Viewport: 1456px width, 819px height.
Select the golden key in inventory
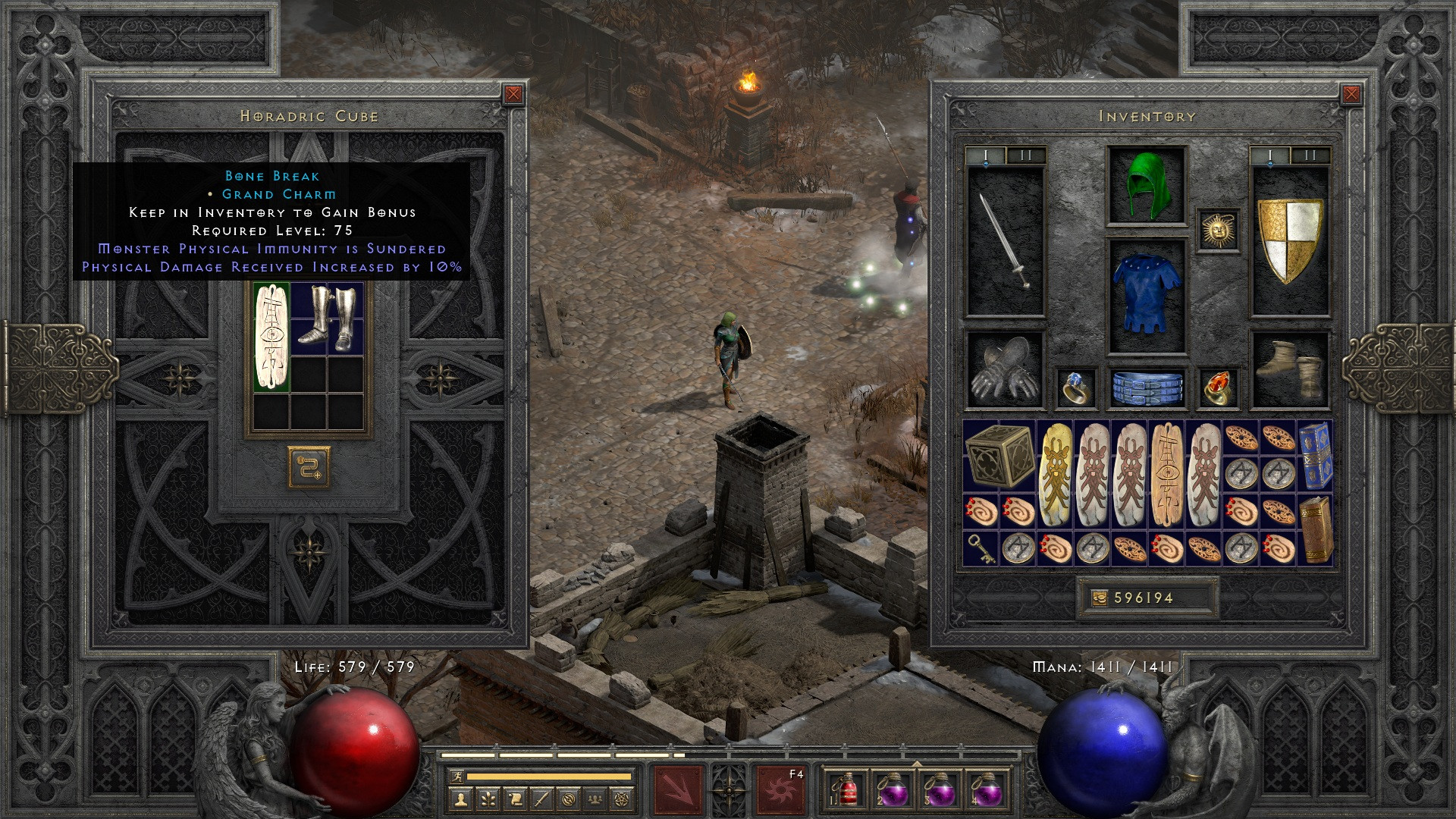[x=980, y=548]
